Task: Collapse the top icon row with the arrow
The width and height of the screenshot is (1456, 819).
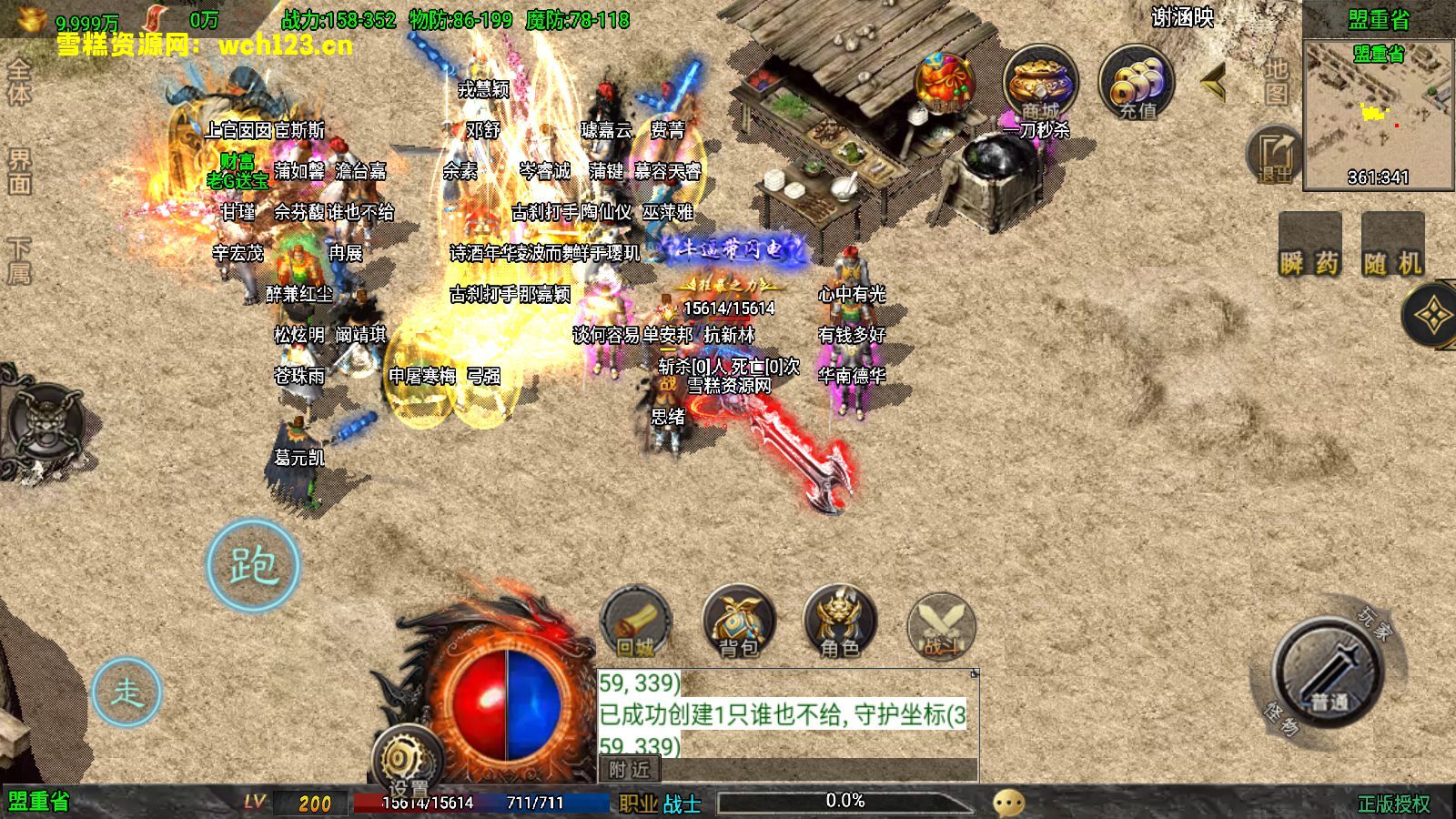Action: 1213,84
